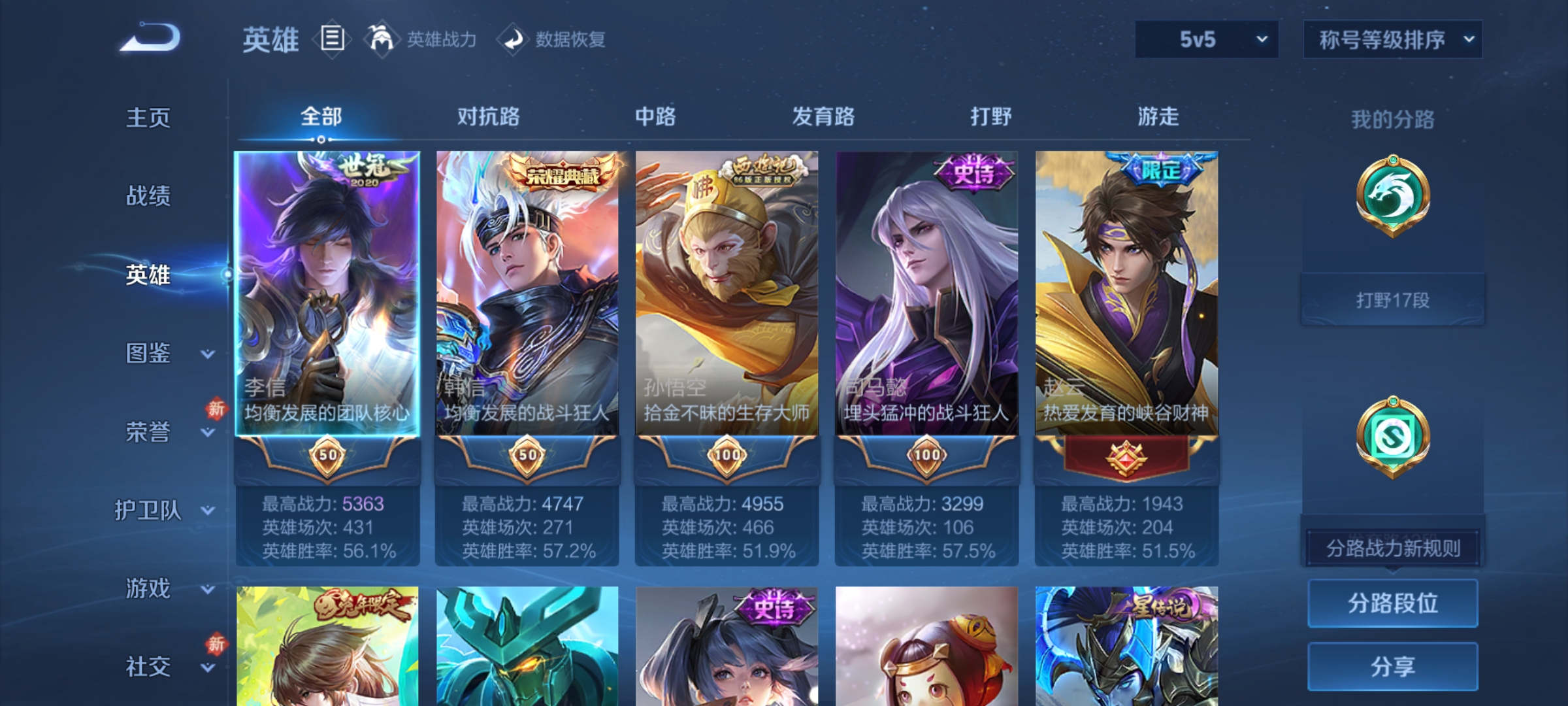Open 主页 from the left sidebar

149,118
